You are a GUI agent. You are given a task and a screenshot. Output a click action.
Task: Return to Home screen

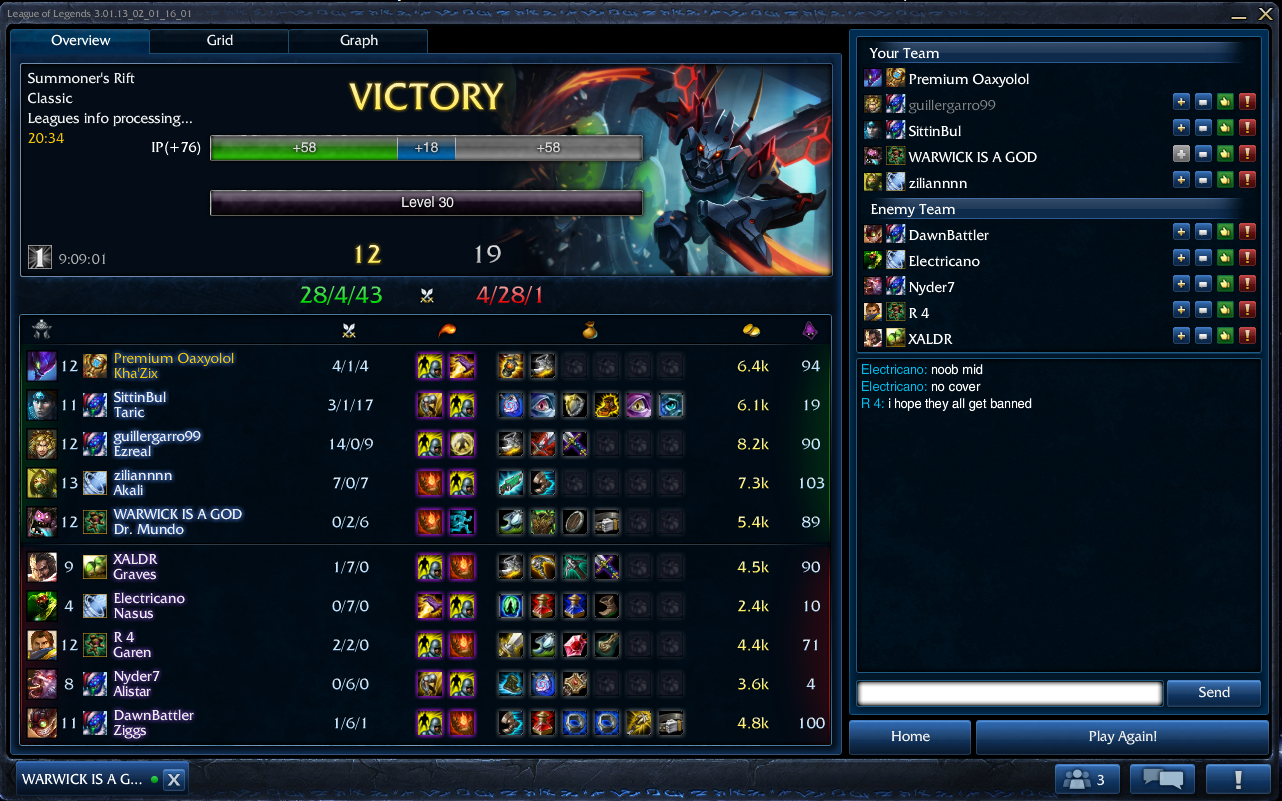pyautogui.click(x=910, y=737)
